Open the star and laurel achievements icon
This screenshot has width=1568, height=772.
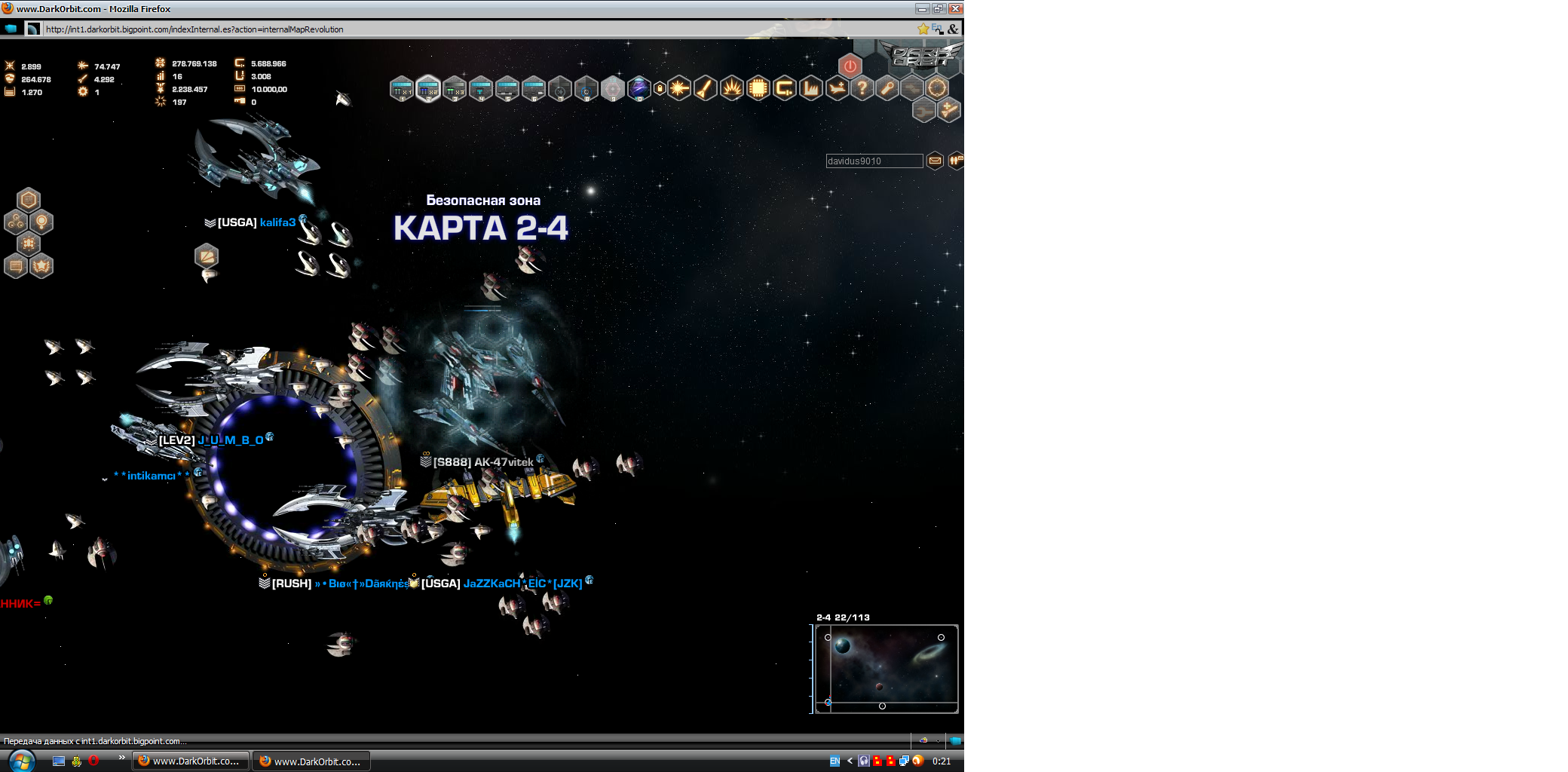41,266
